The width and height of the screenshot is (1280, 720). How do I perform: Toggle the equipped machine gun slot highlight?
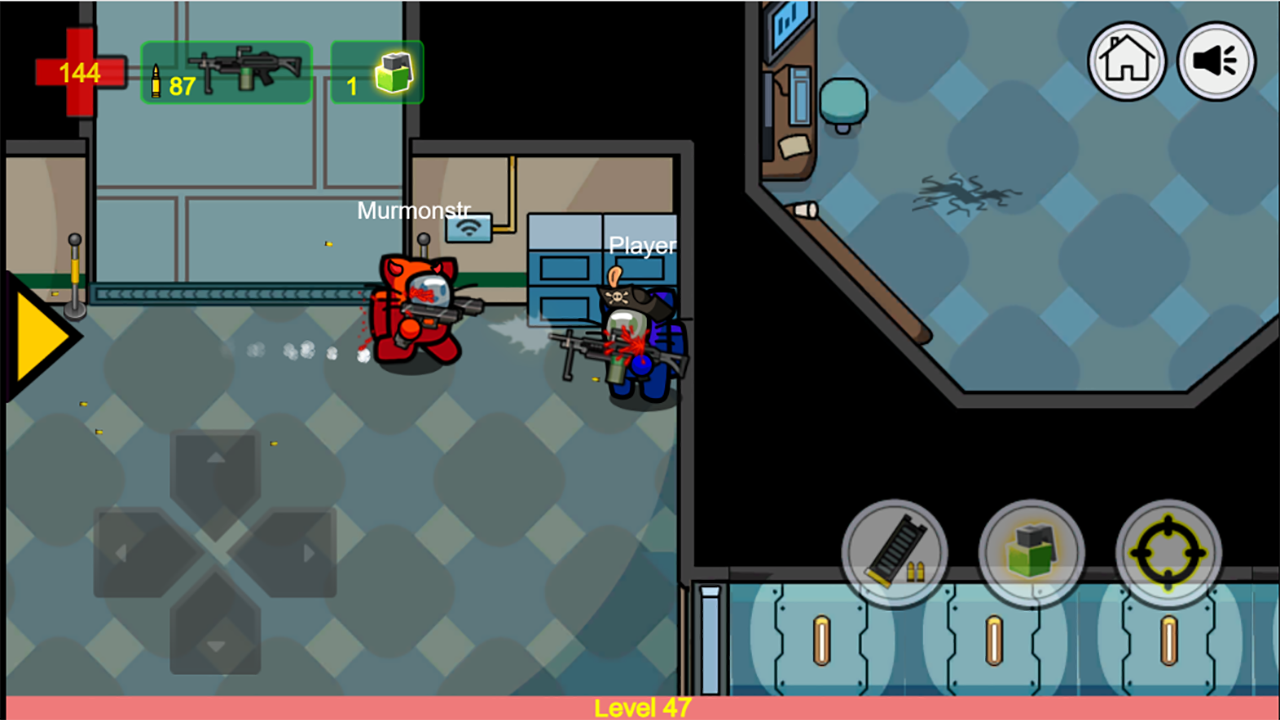tap(226, 70)
